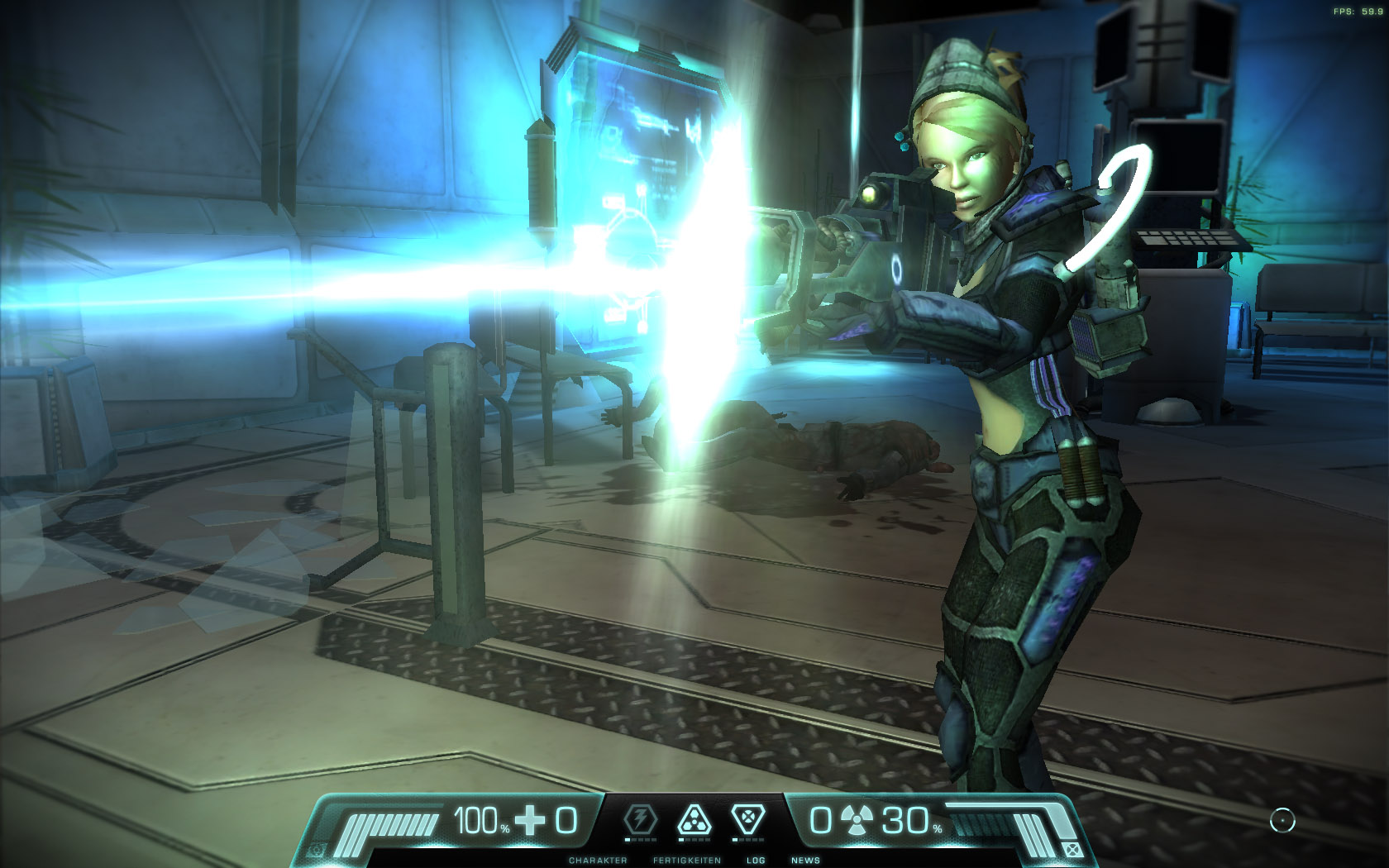
Task: Click the FPS counter display
Action: pyautogui.click(x=1358, y=12)
